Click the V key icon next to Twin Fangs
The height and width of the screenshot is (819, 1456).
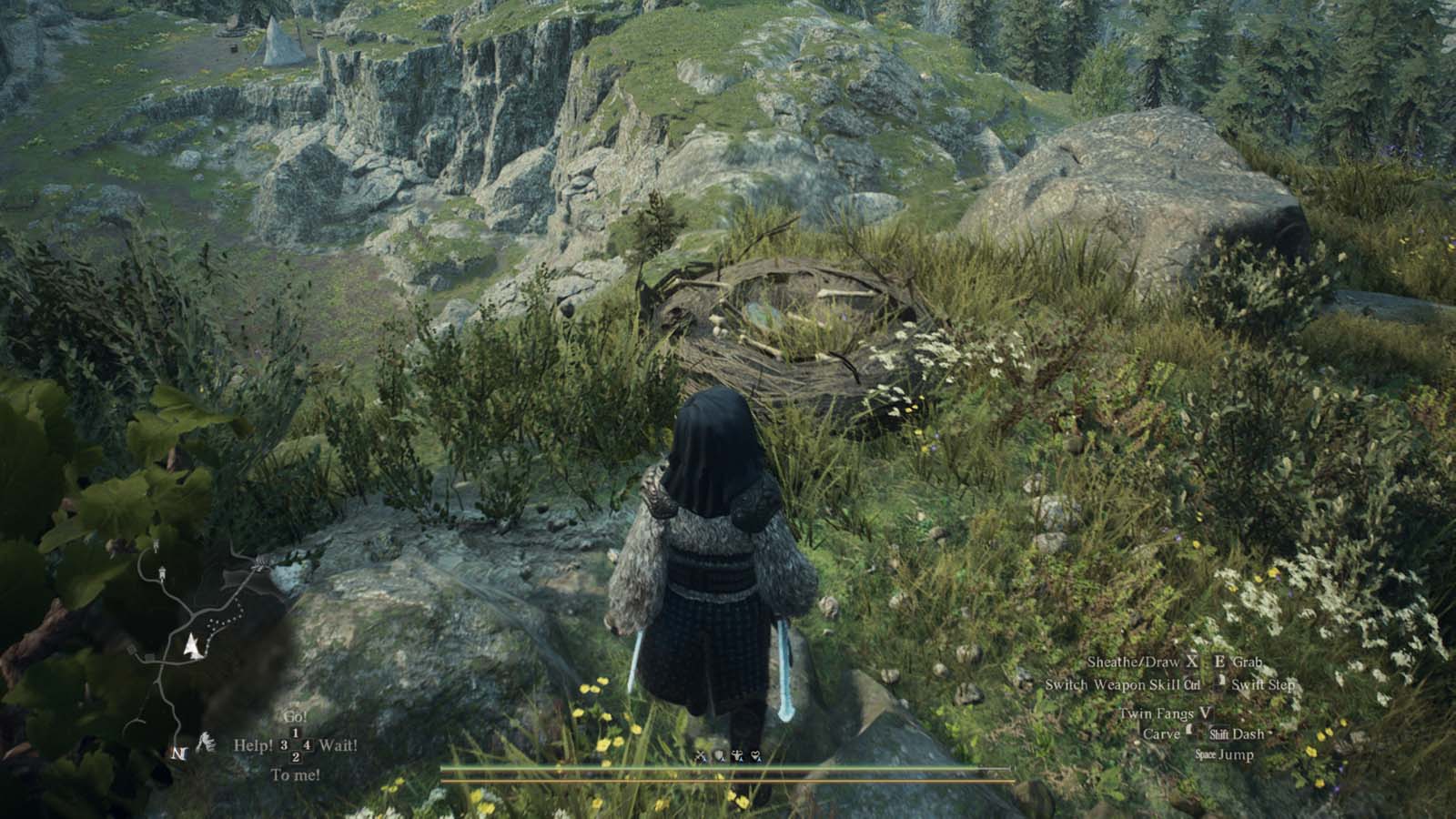tap(1205, 714)
